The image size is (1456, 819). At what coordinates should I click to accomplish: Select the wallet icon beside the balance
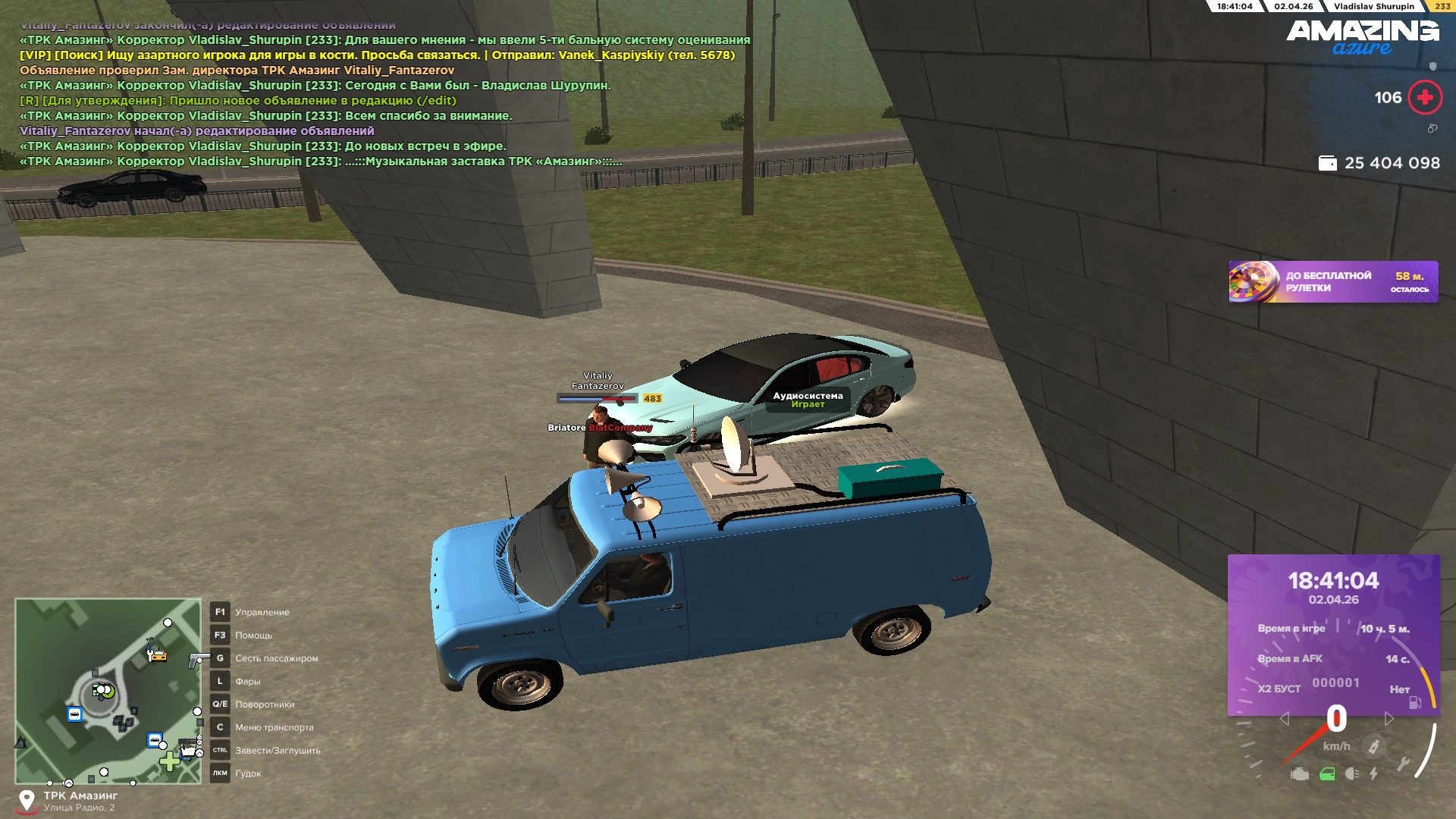[1327, 163]
